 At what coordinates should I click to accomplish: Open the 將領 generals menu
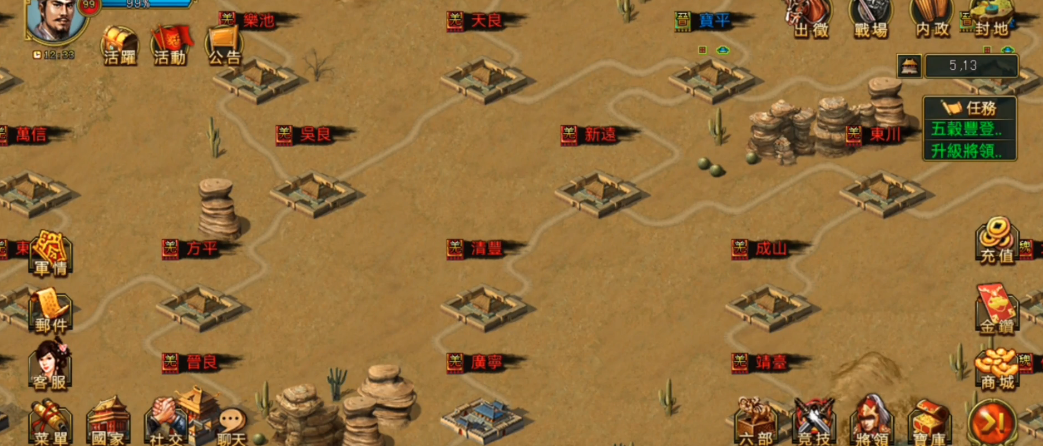(x=871, y=422)
